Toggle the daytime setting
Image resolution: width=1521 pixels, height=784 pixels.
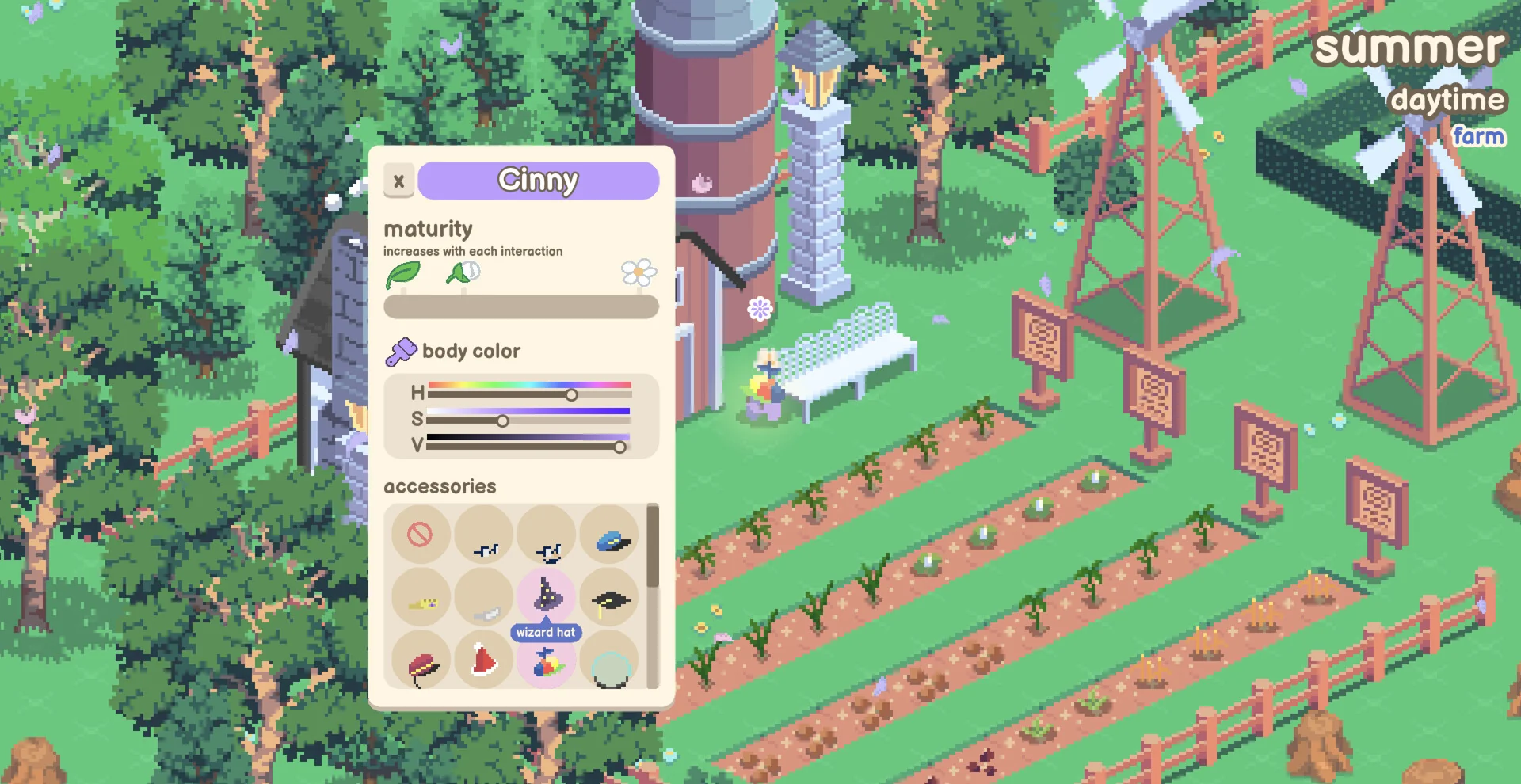tap(1447, 100)
